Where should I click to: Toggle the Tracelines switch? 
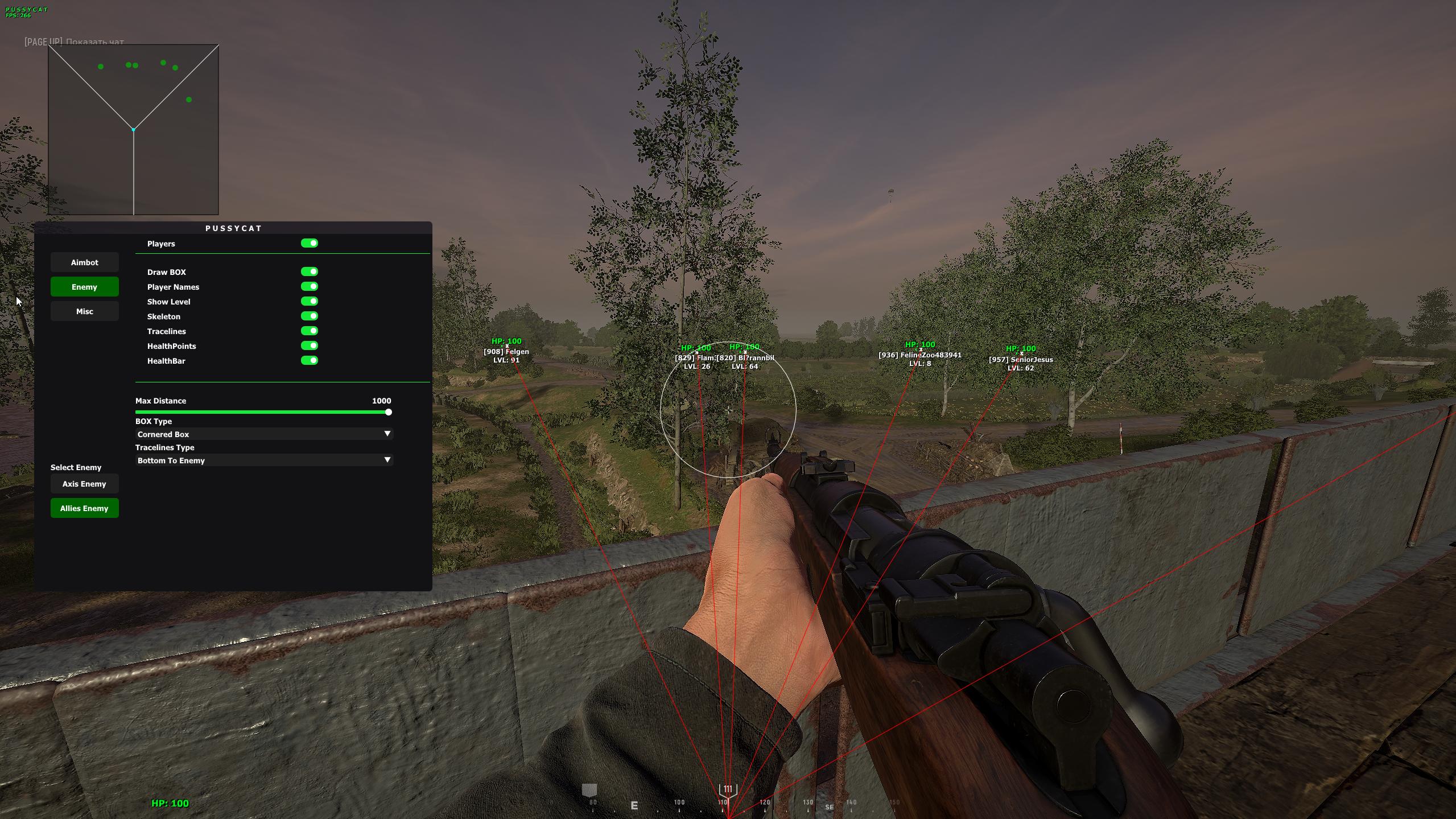(310, 331)
